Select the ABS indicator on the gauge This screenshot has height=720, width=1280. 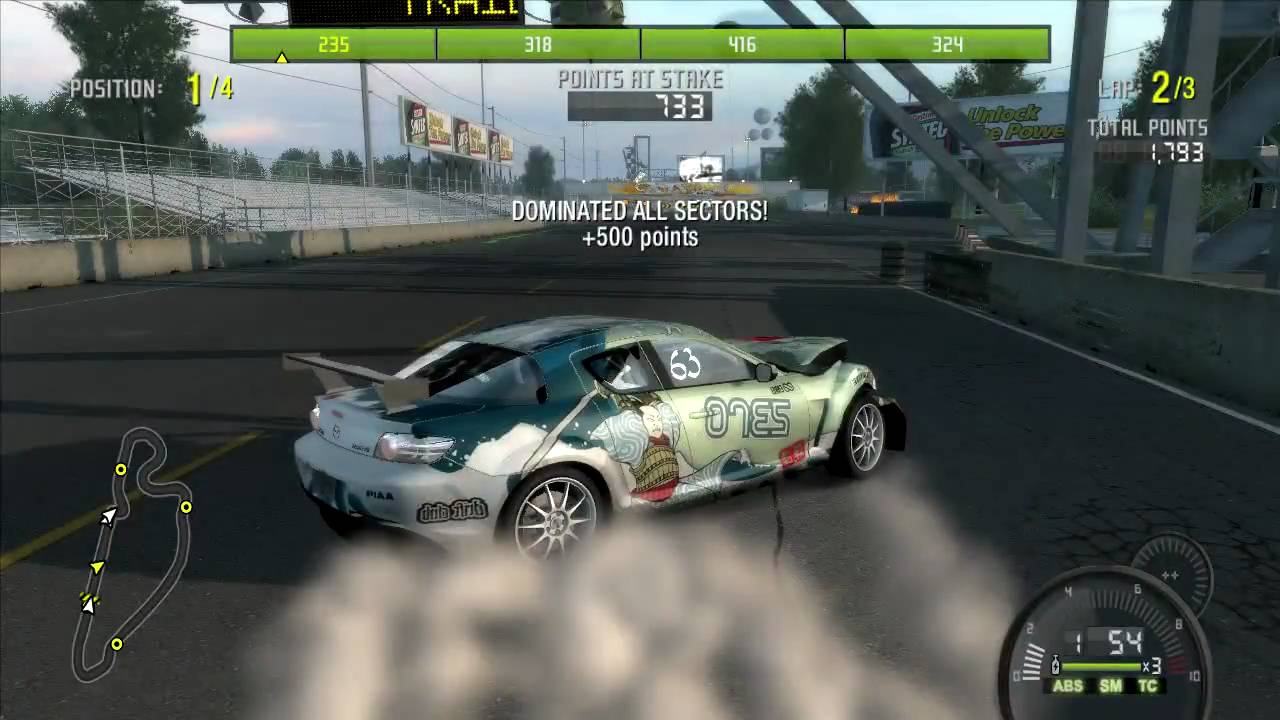point(1068,685)
